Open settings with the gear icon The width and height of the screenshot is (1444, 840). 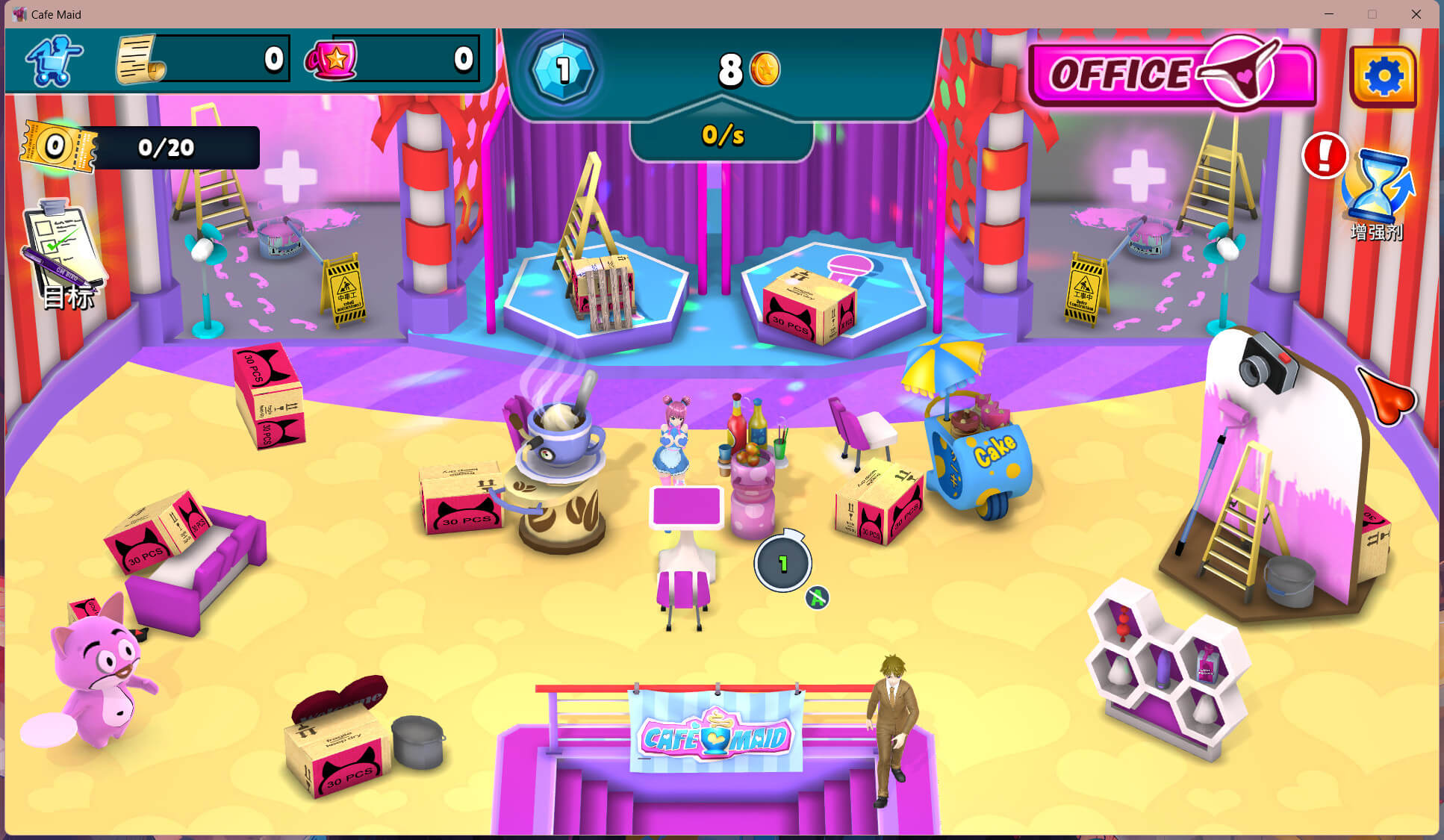point(1384,76)
